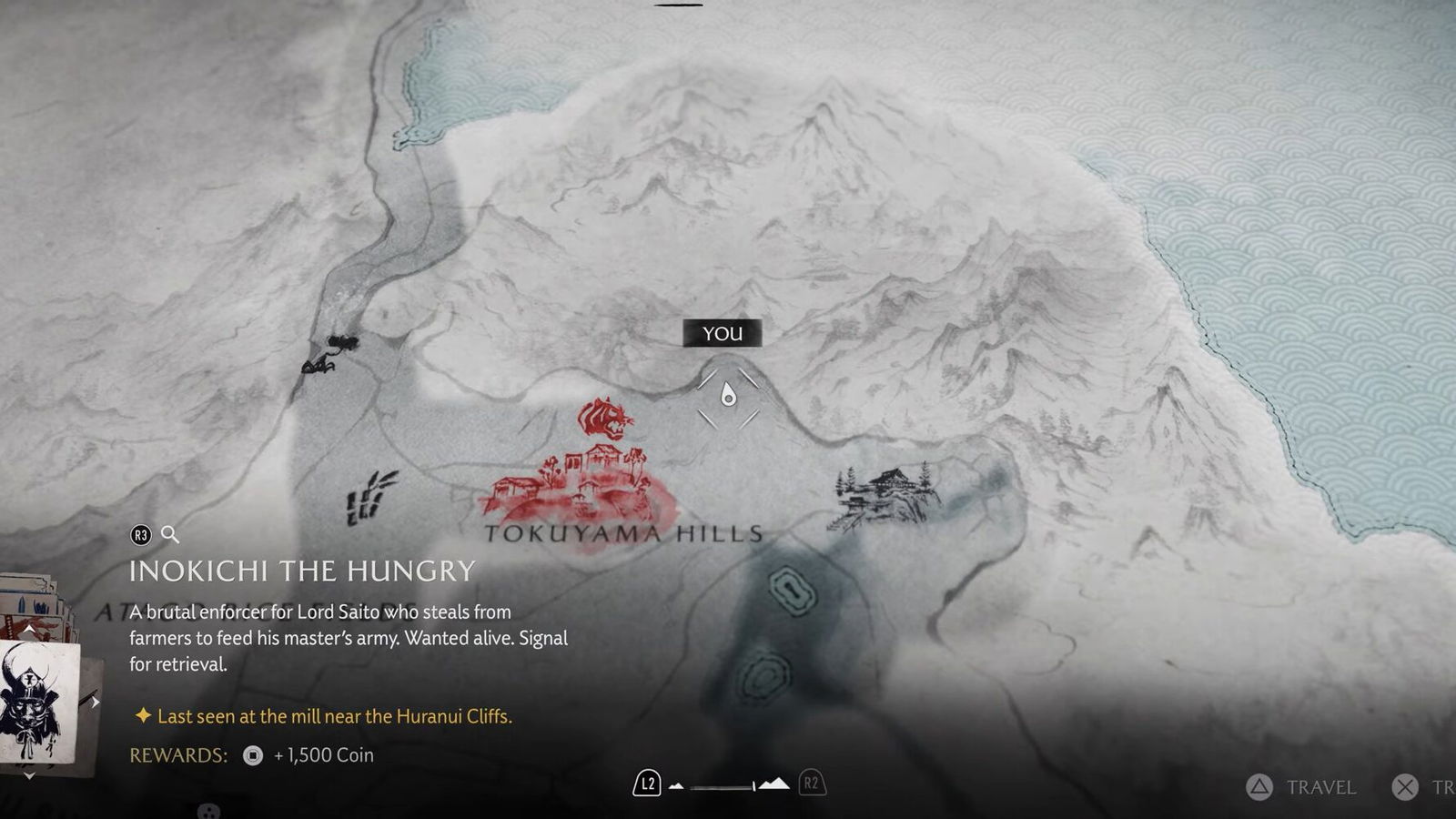Click the black ink figure marker by the river
This screenshot has width=1456, height=819.
coord(329,355)
